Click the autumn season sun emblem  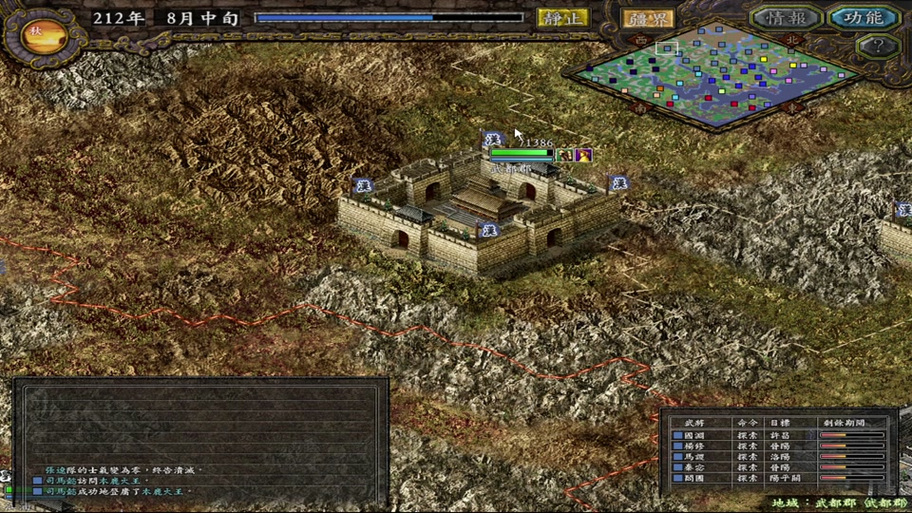[x=36, y=33]
